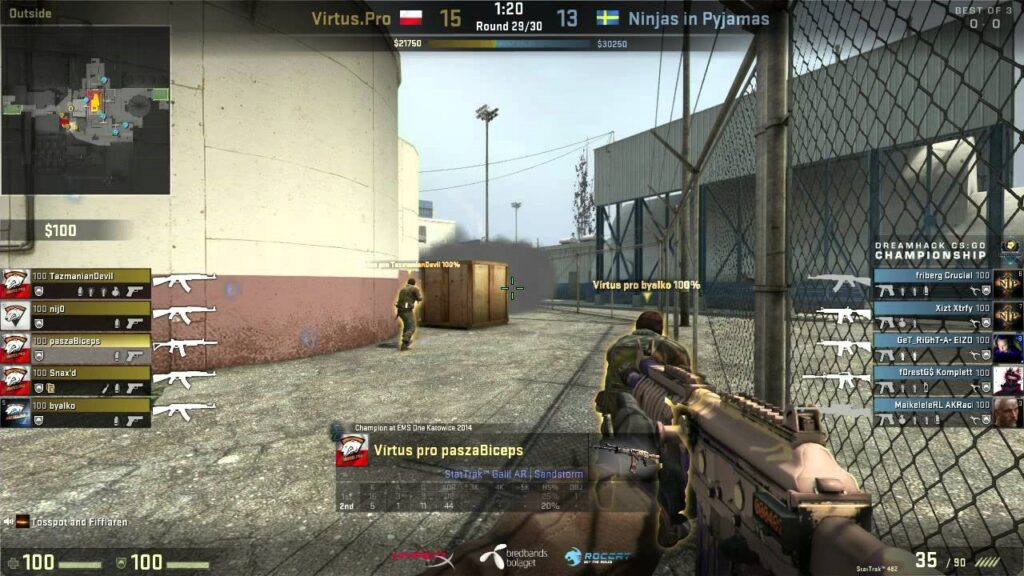Select f0restG$ Komplett's player row
The width and height of the screenshot is (1024, 576).
click(x=932, y=380)
